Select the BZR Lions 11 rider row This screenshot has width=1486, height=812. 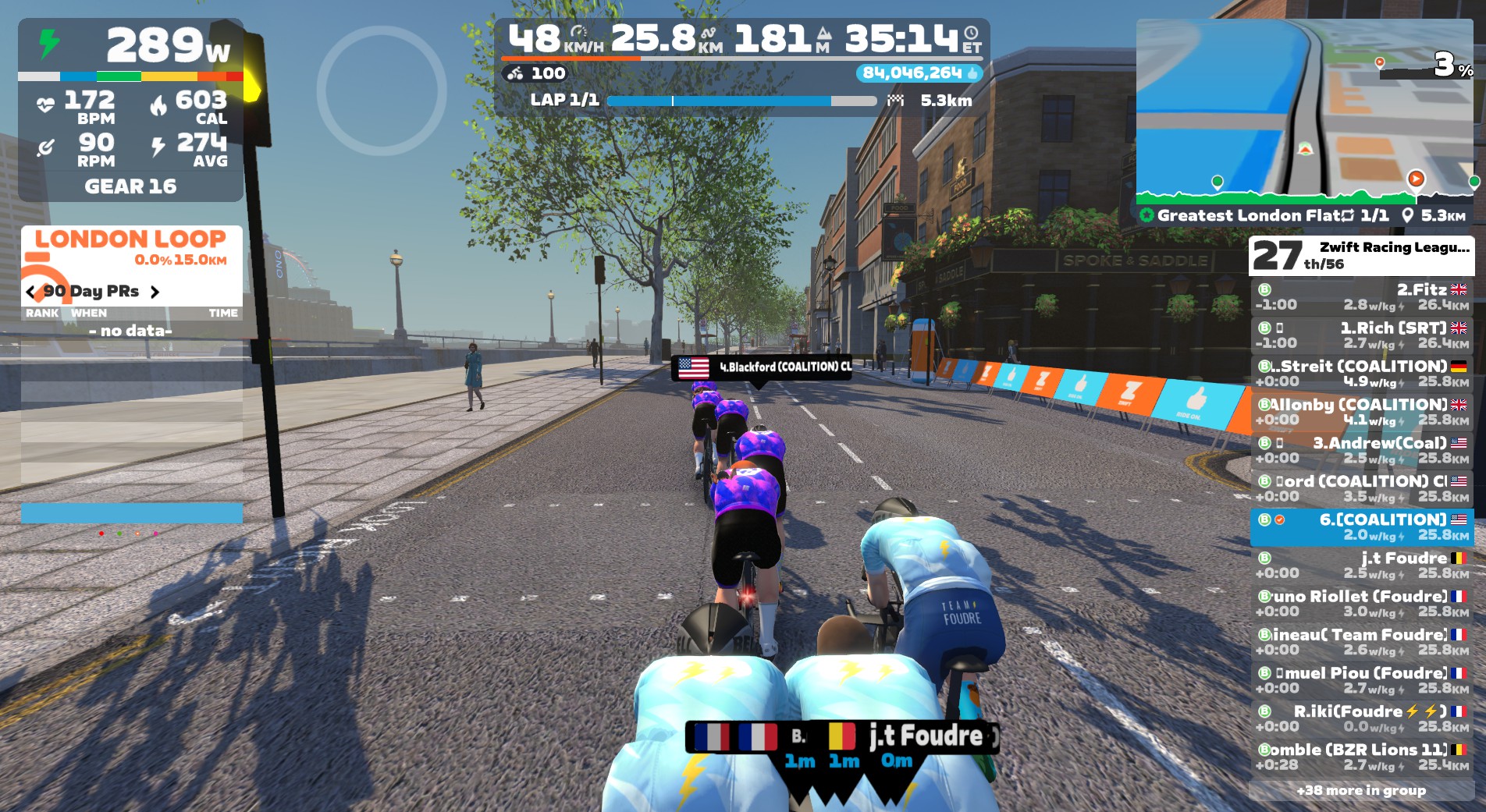click(x=1361, y=757)
